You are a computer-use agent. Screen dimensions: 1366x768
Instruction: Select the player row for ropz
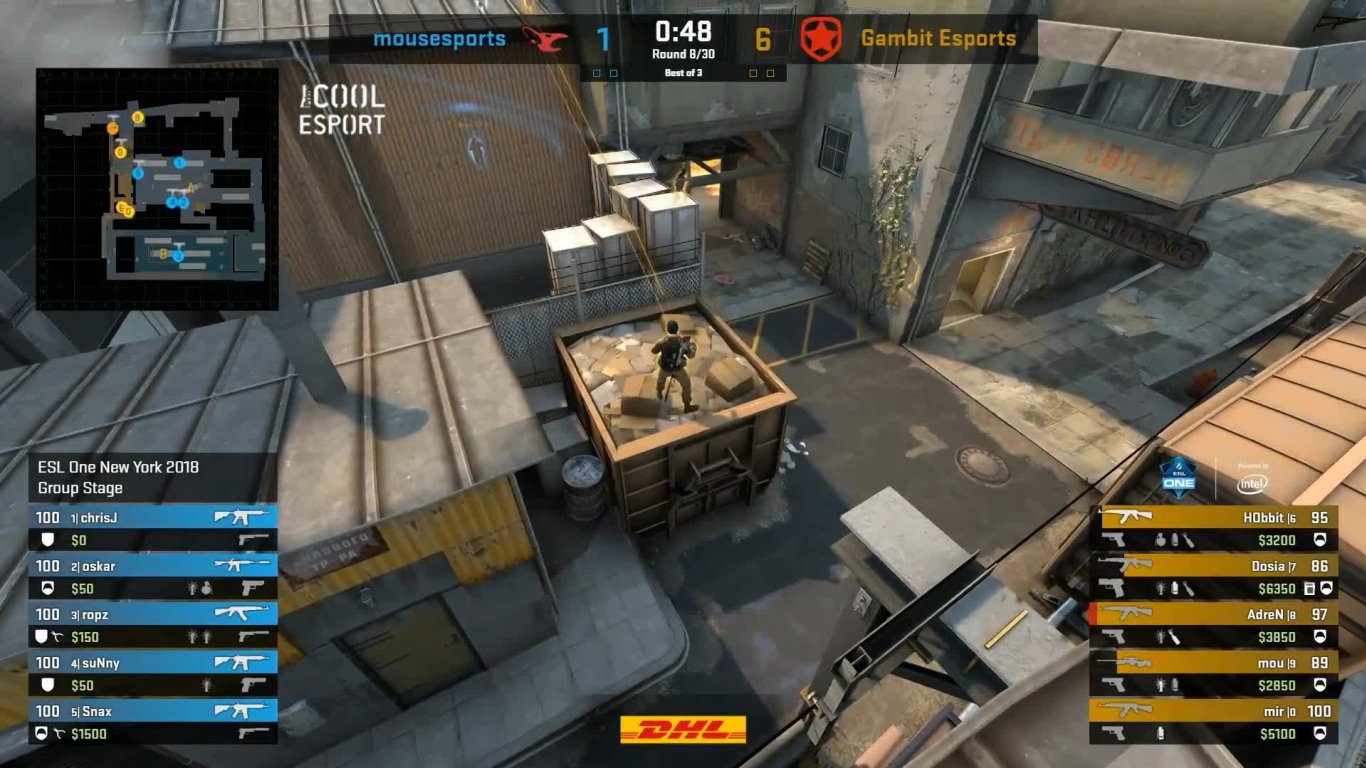(x=150, y=613)
